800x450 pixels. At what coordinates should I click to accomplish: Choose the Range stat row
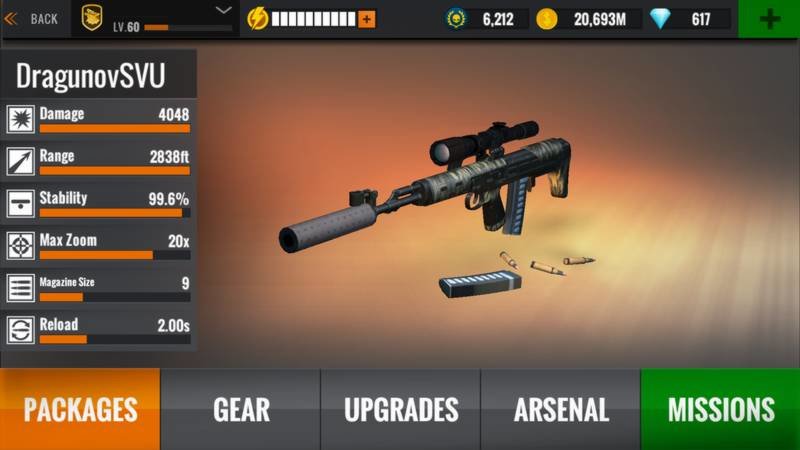[98, 162]
